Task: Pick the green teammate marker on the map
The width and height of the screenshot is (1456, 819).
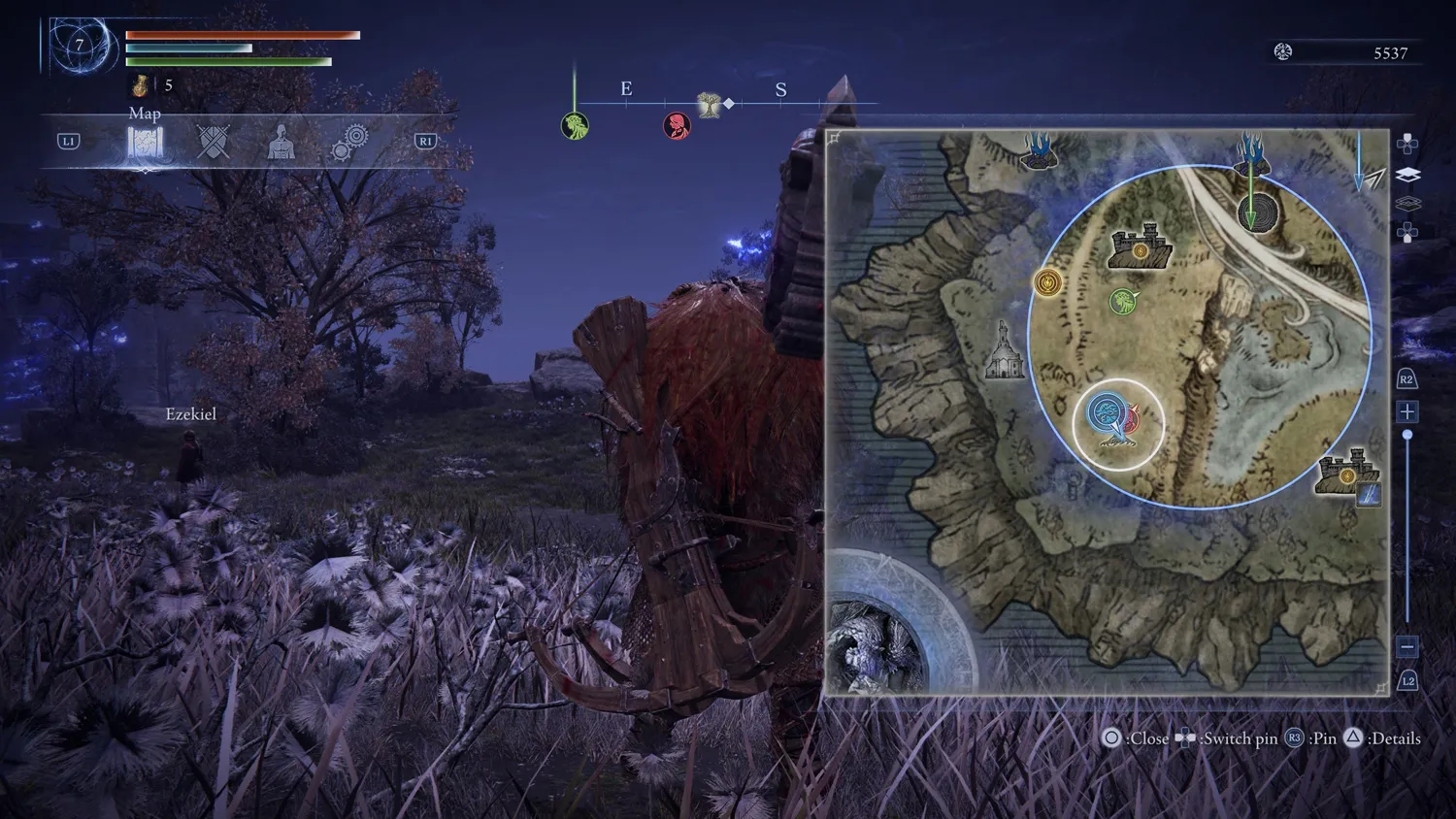Action: 1124,302
